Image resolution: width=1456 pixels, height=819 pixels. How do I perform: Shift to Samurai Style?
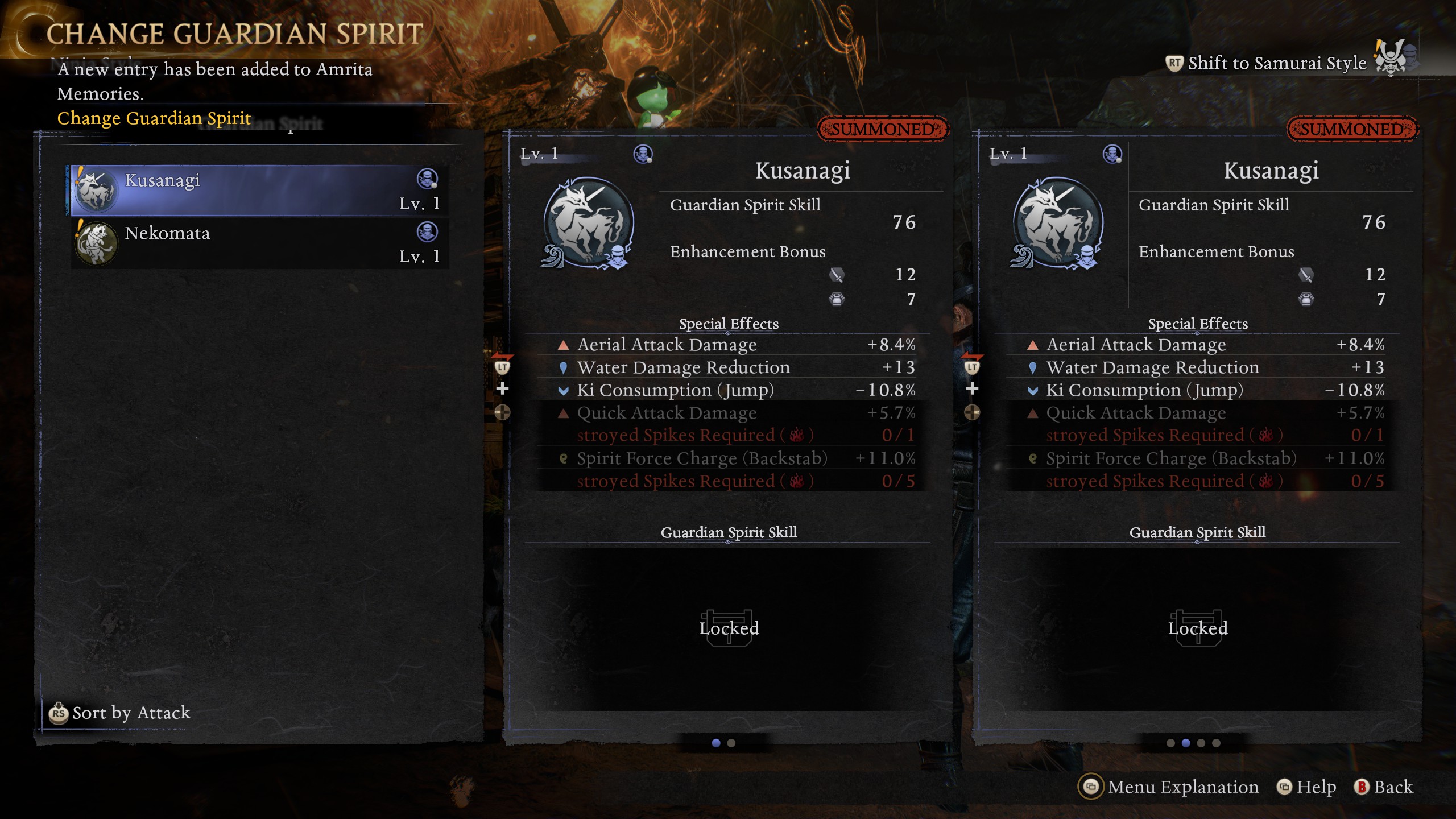point(1275,63)
